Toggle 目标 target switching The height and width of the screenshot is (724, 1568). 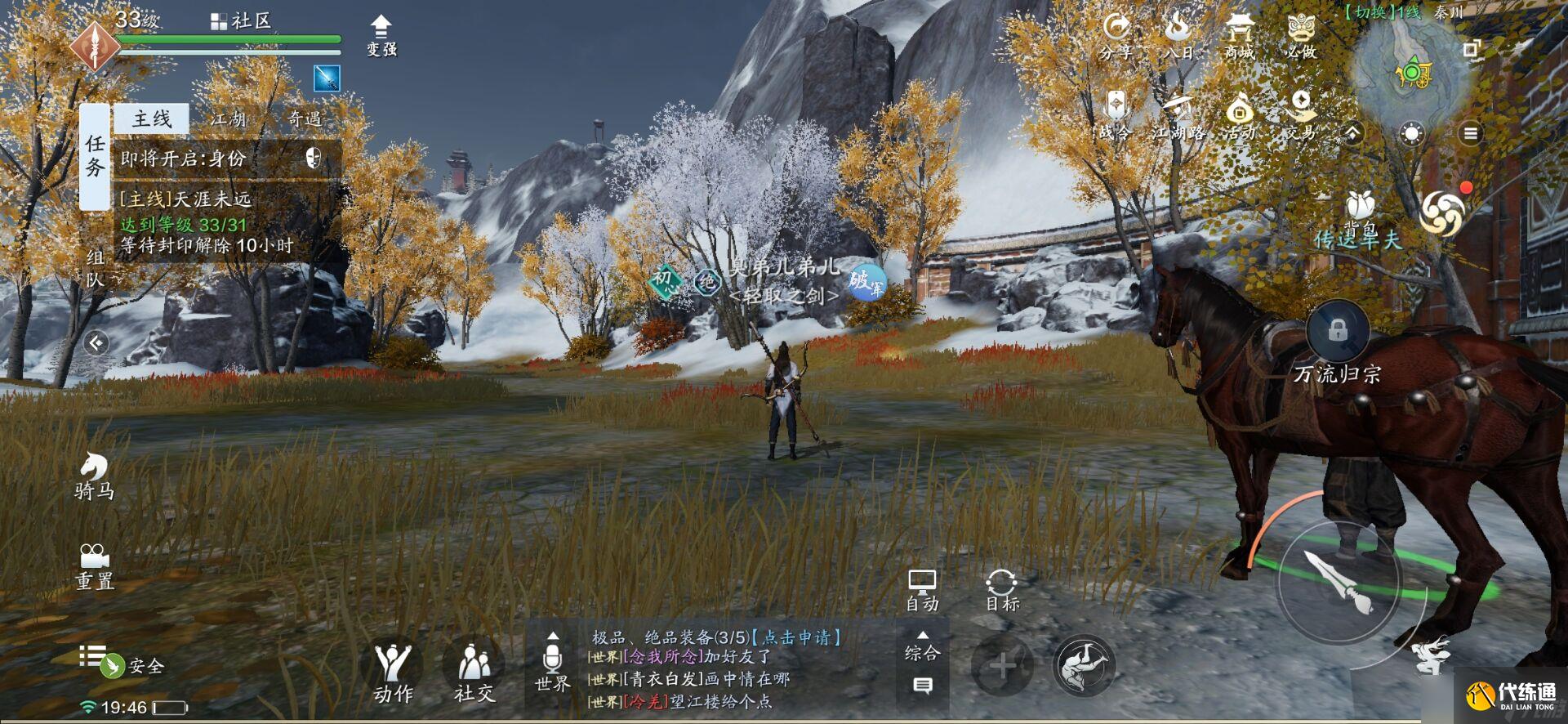pyautogui.click(x=1003, y=590)
